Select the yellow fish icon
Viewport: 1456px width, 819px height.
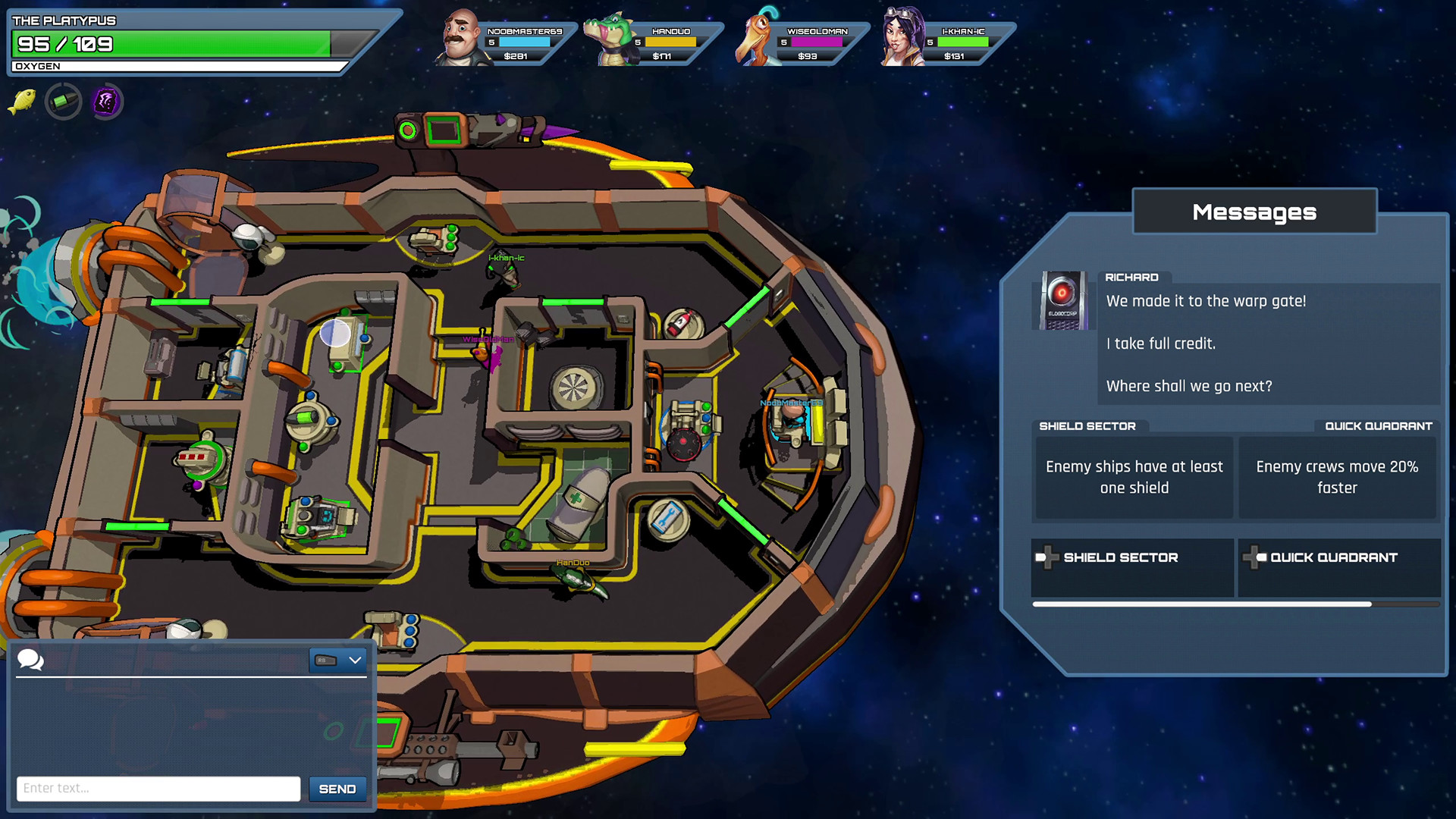coord(22,101)
